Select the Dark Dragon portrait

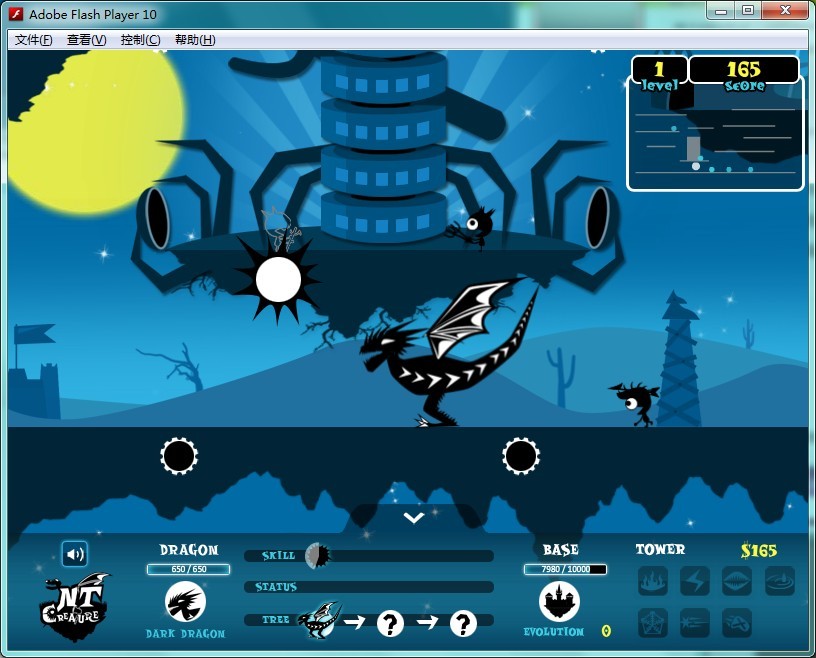tap(185, 603)
